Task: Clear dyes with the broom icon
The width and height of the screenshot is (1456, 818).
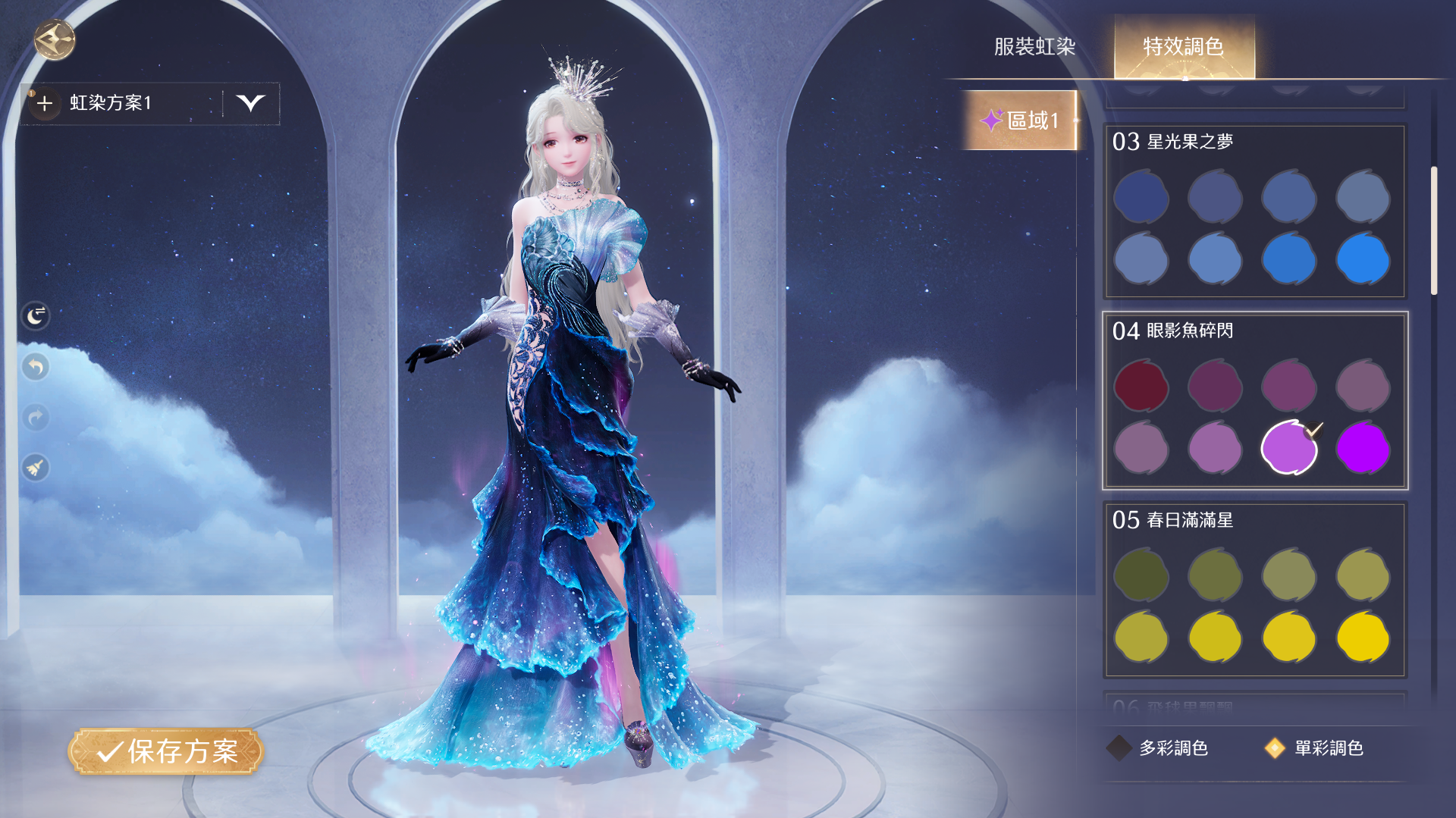Action: pyautogui.click(x=36, y=468)
